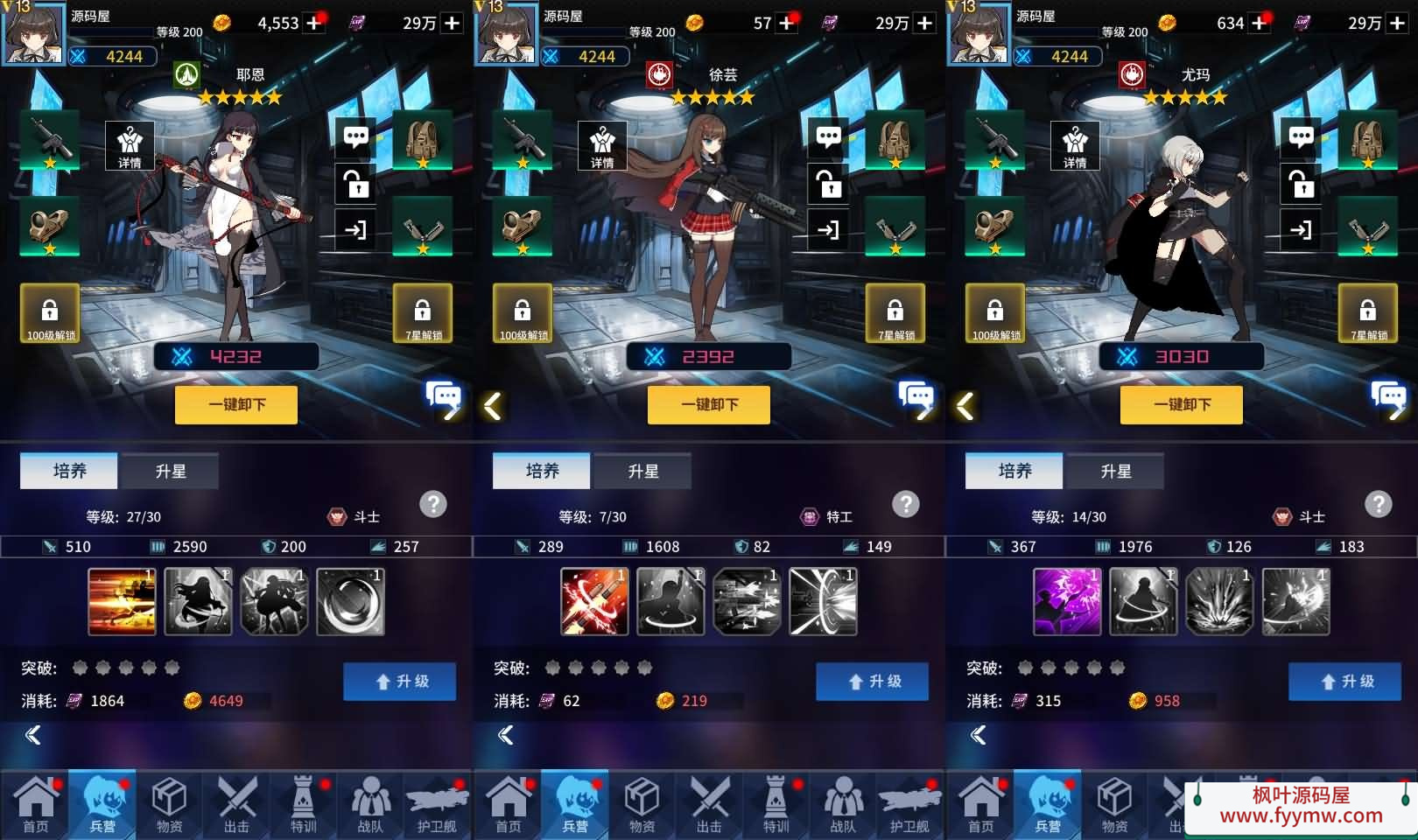Tap 升级 costing 219 gold for 徐芸
This screenshot has width=1418, height=840.
point(872,682)
